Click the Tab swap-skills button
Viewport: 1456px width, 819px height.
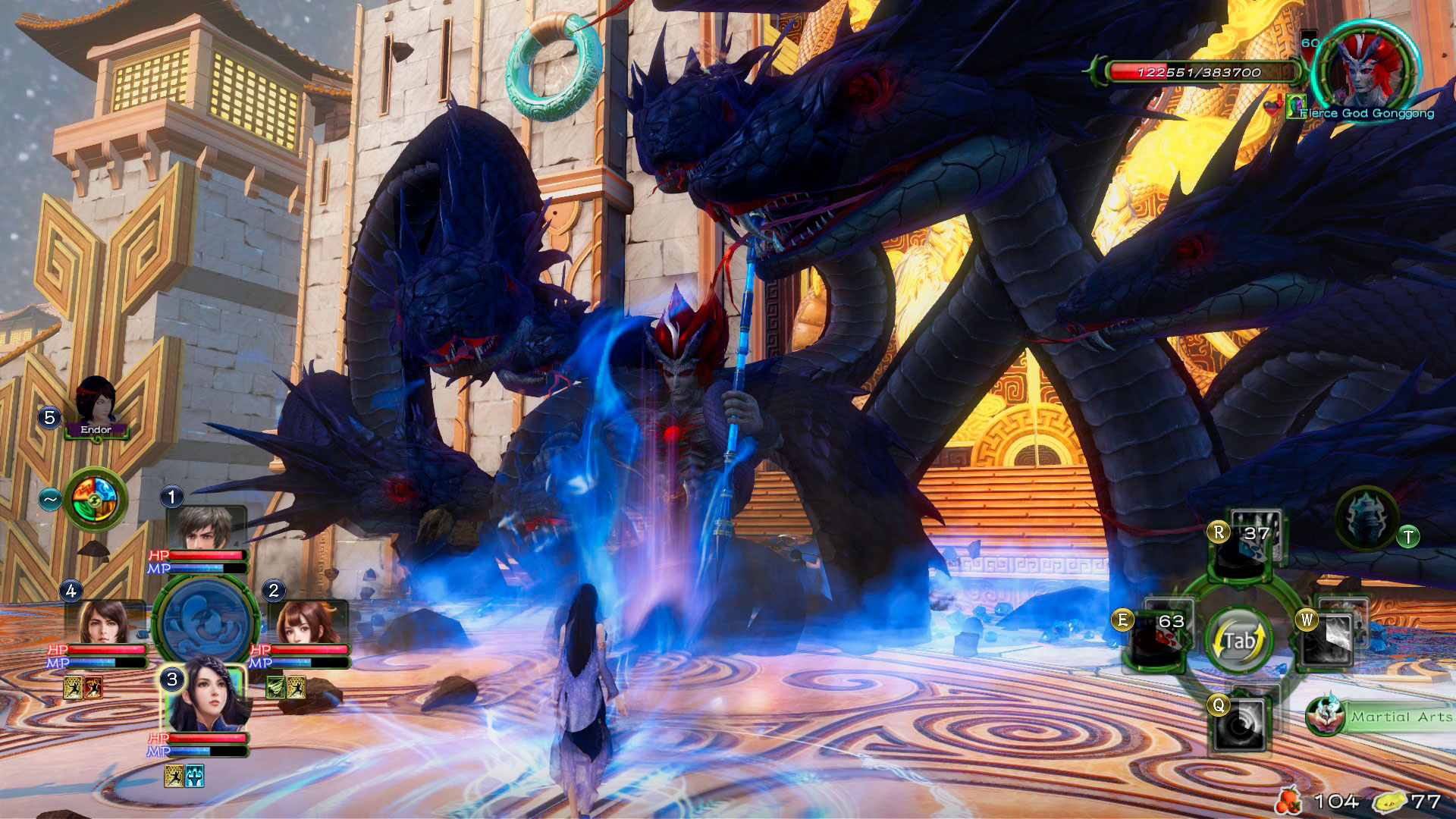[x=1239, y=641]
